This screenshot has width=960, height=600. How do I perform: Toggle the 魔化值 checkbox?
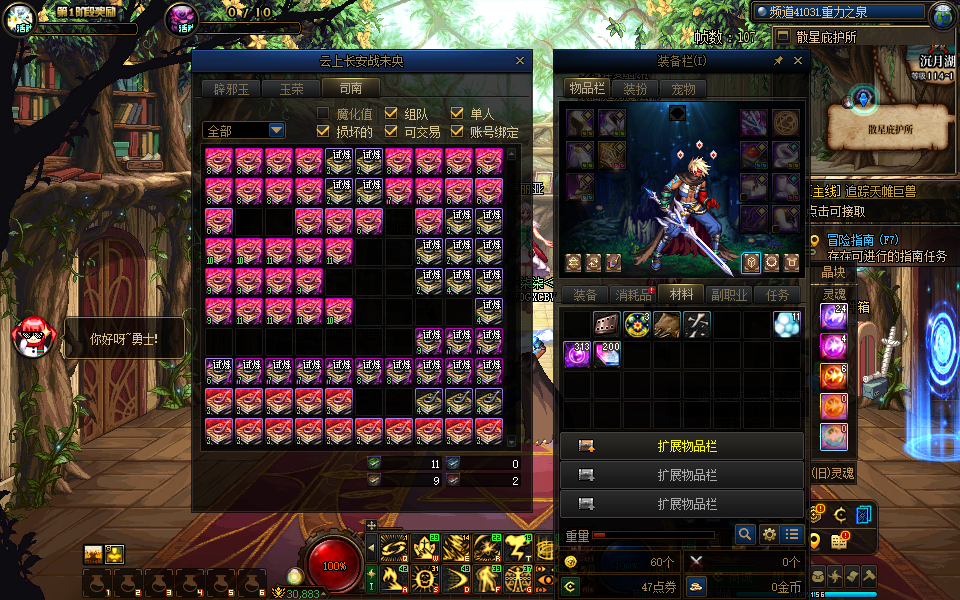pyautogui.click(x=323, y=113)
